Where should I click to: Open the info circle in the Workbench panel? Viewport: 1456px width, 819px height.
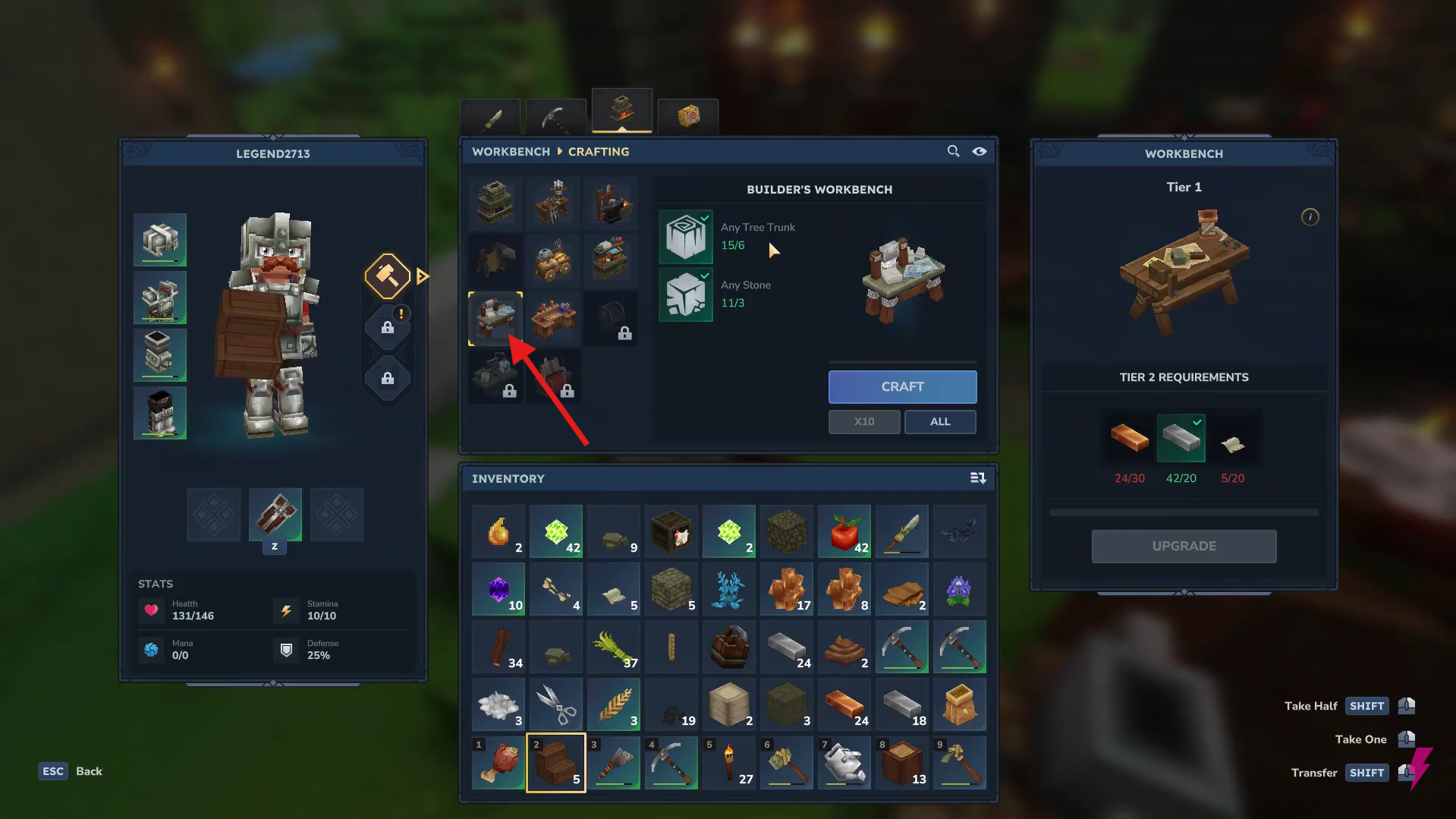1310,217
